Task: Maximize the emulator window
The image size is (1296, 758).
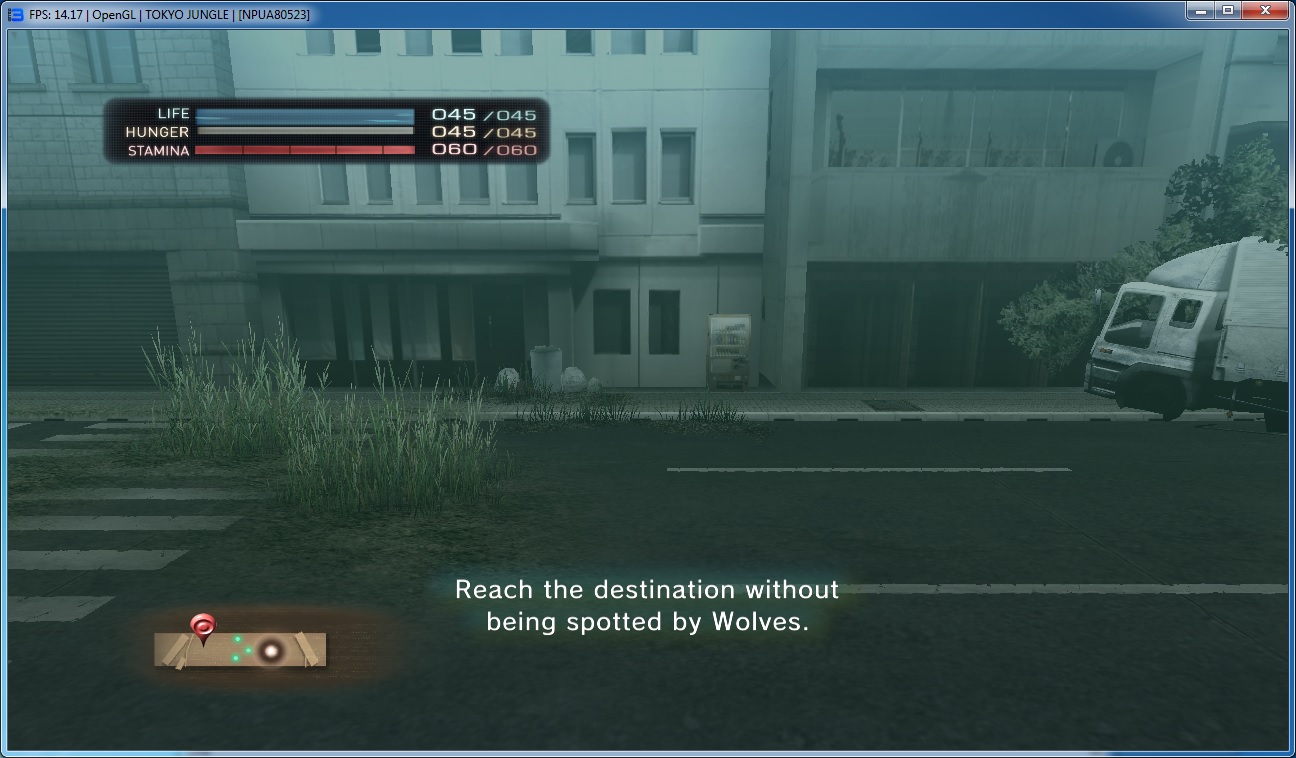Action: (x=1227, y=10)
